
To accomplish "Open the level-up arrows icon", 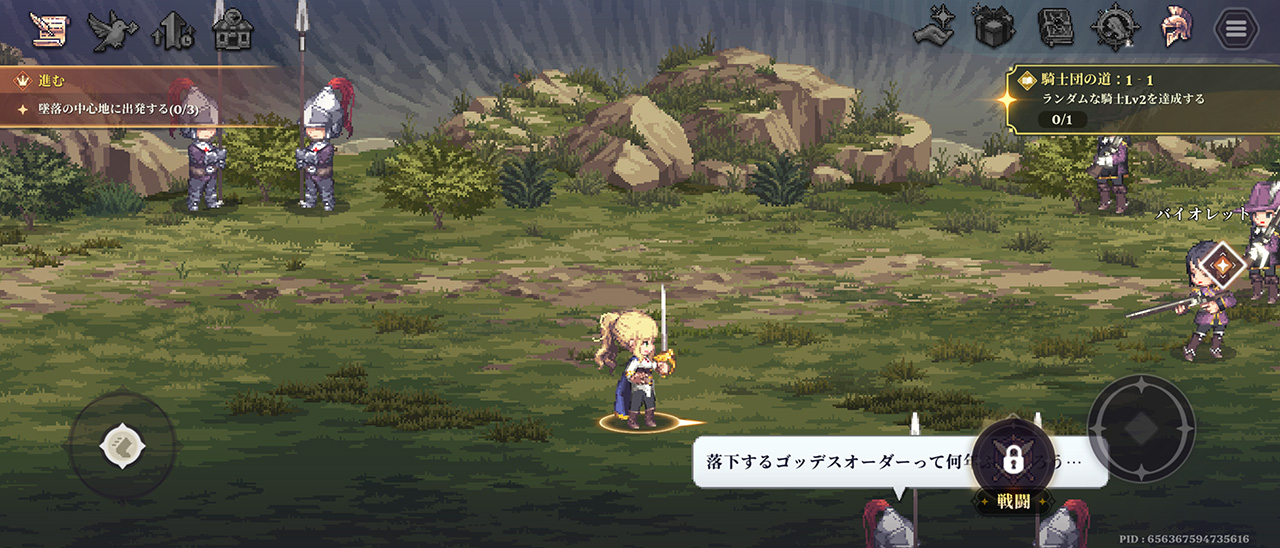I will [172, 33].
